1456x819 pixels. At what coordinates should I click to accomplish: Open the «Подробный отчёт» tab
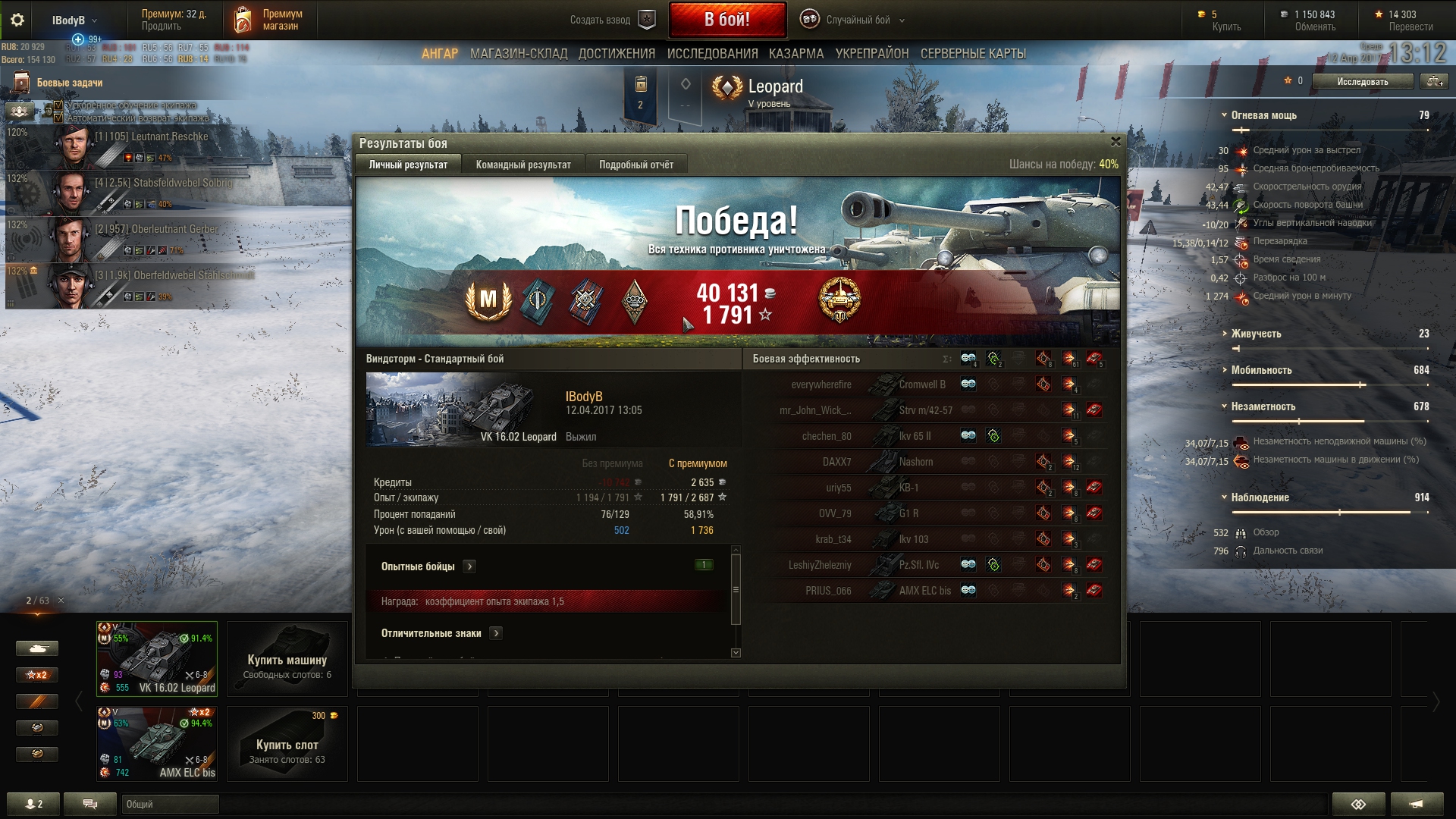tap(635, 165)
